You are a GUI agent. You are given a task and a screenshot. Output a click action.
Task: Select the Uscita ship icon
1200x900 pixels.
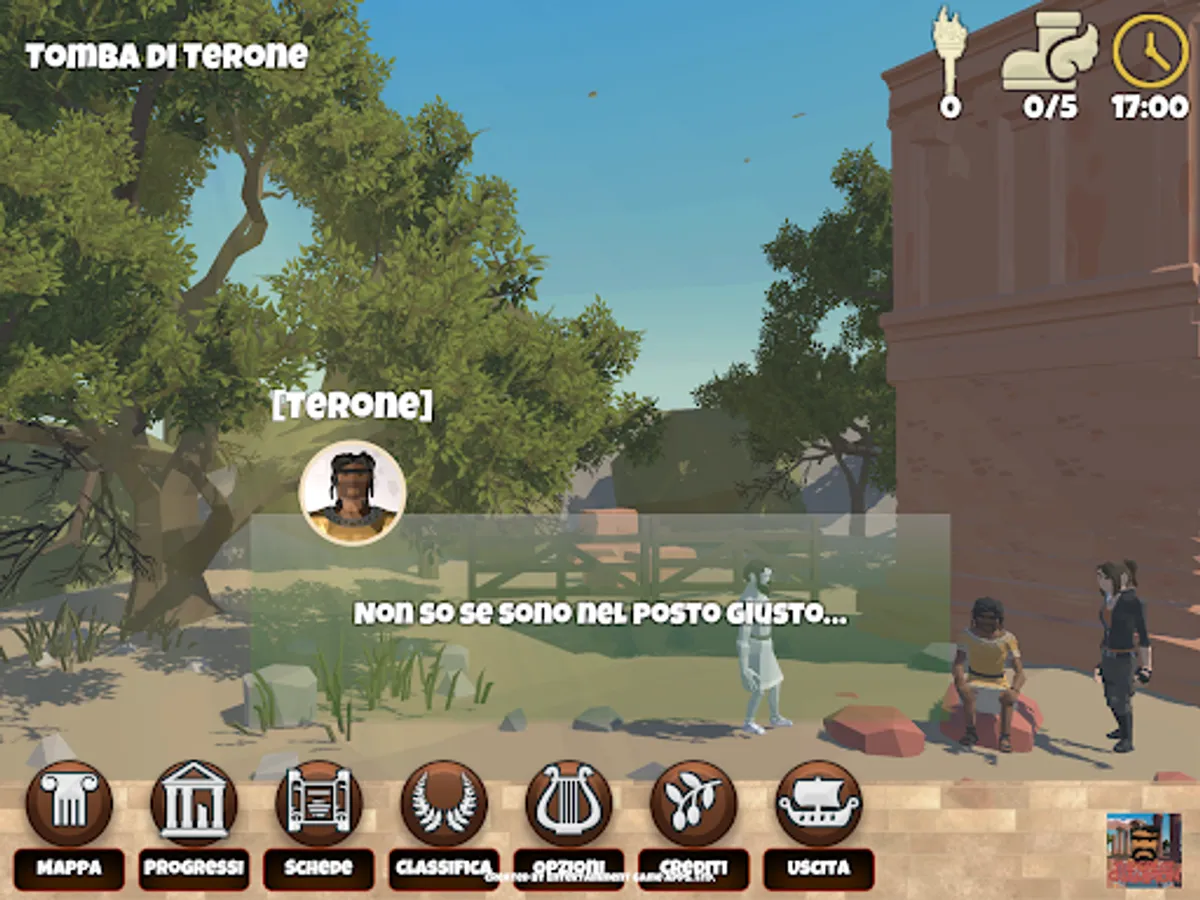(x=819, y=803)
